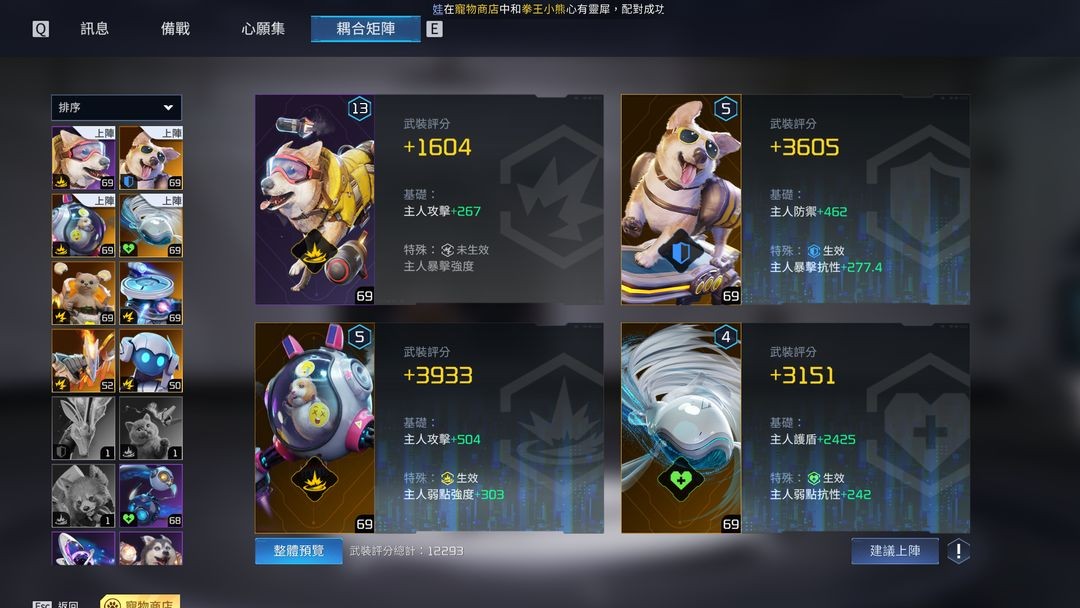Select the flaming armored pet thumbnail

coord(84,361)
